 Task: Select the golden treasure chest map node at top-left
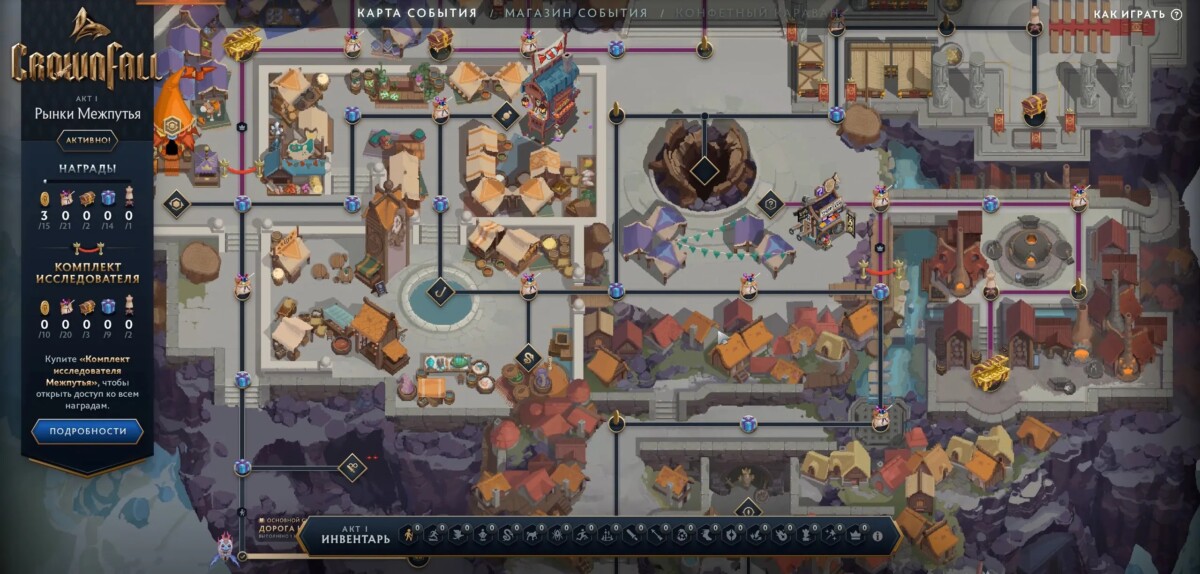point(241,42)
